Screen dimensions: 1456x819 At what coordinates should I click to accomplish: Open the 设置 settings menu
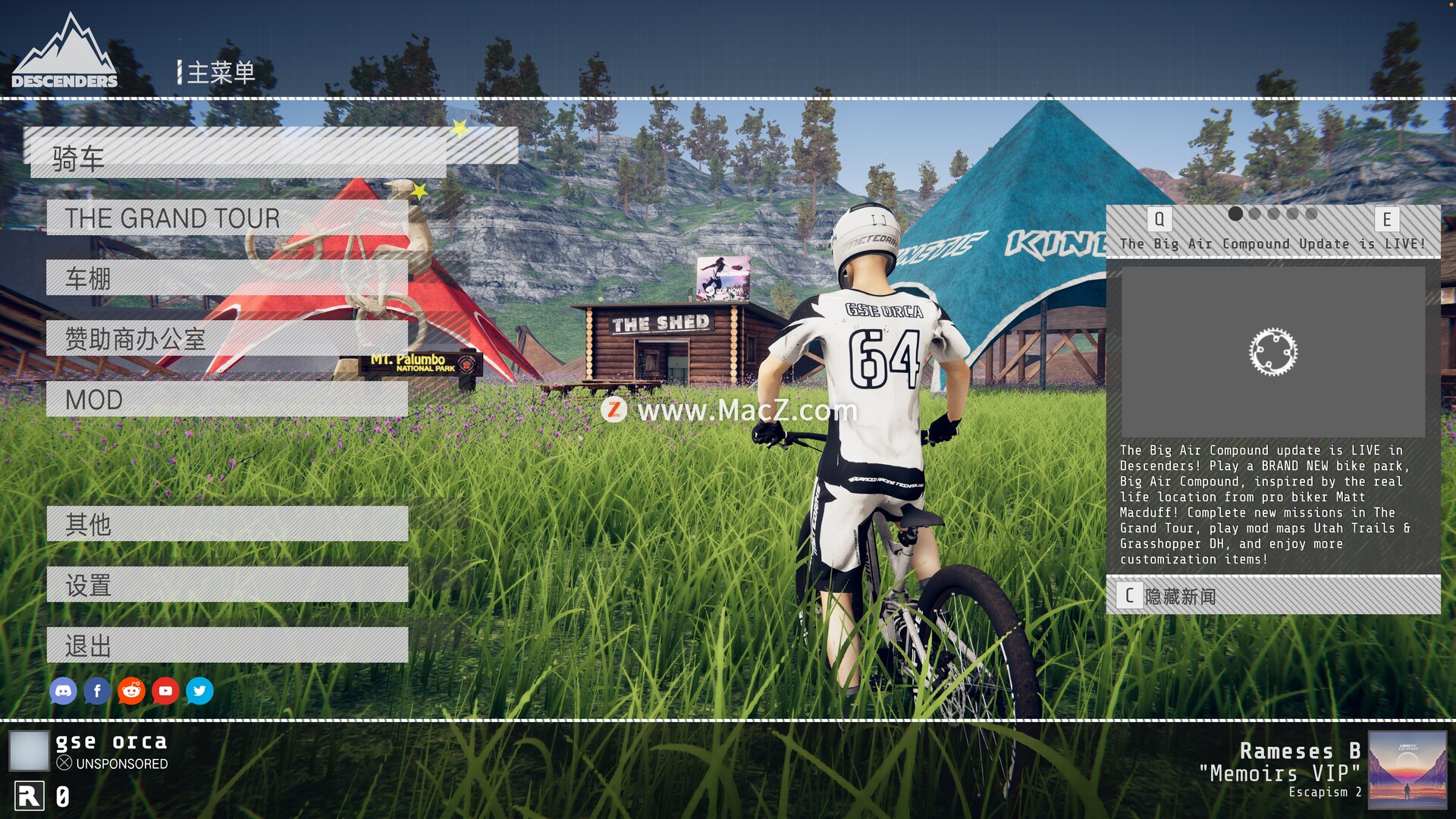coord(227,585)
